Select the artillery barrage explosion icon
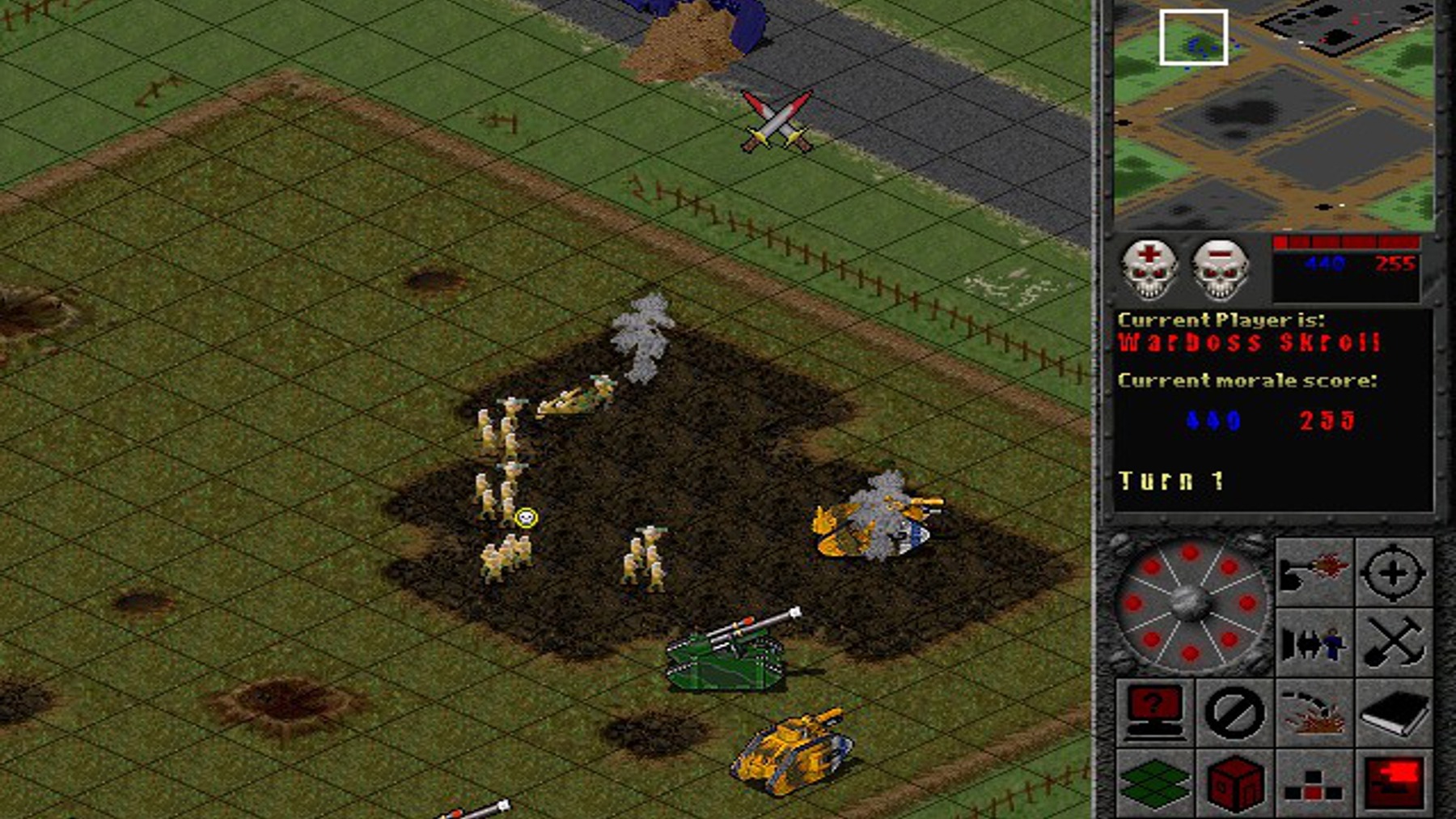 [x=1314, y=712]
